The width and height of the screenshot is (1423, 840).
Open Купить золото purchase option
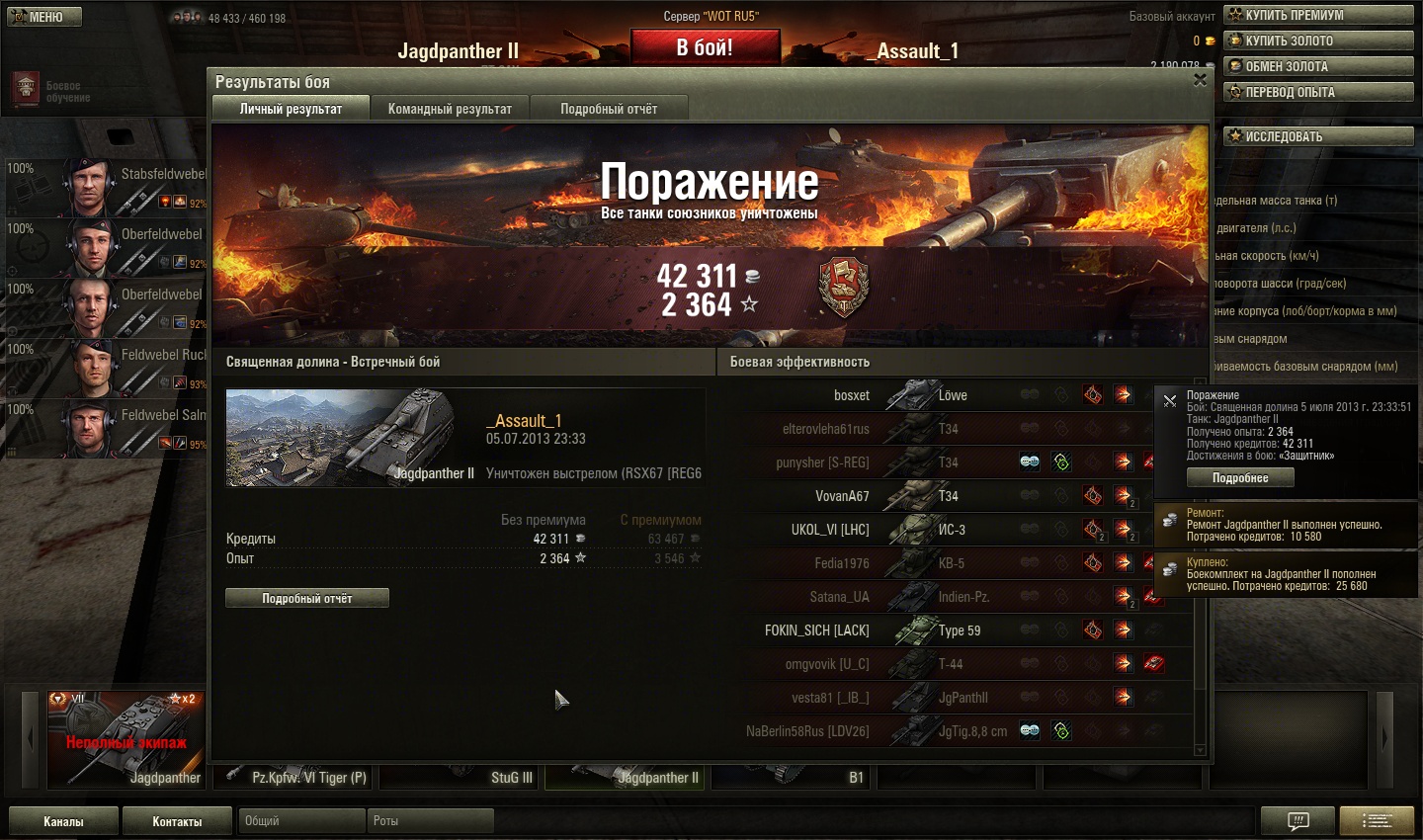point(1318,41)
